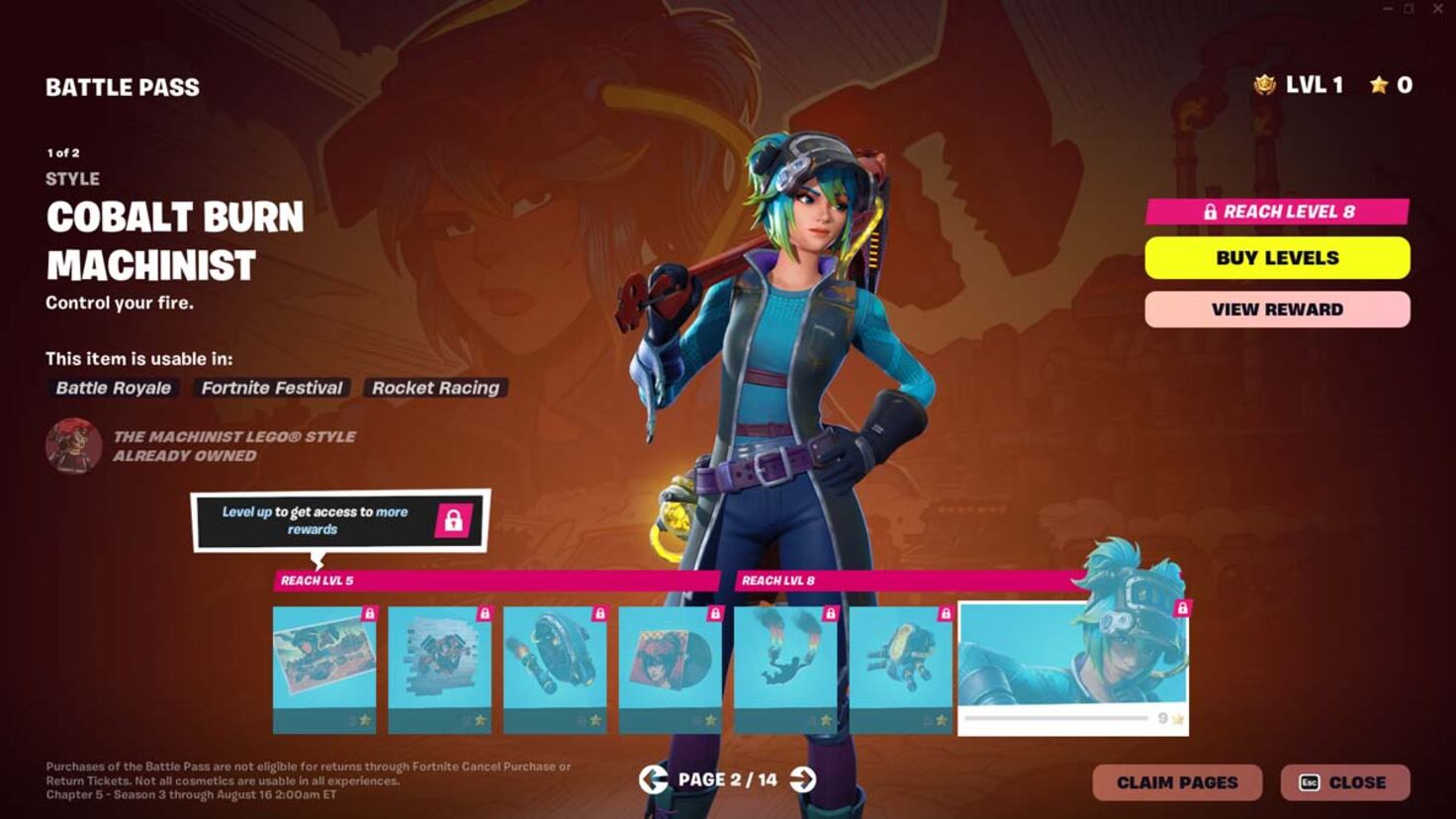Select the Rocket Racing tag
The width and height of the screenshot is (1456, 819).
435,387
